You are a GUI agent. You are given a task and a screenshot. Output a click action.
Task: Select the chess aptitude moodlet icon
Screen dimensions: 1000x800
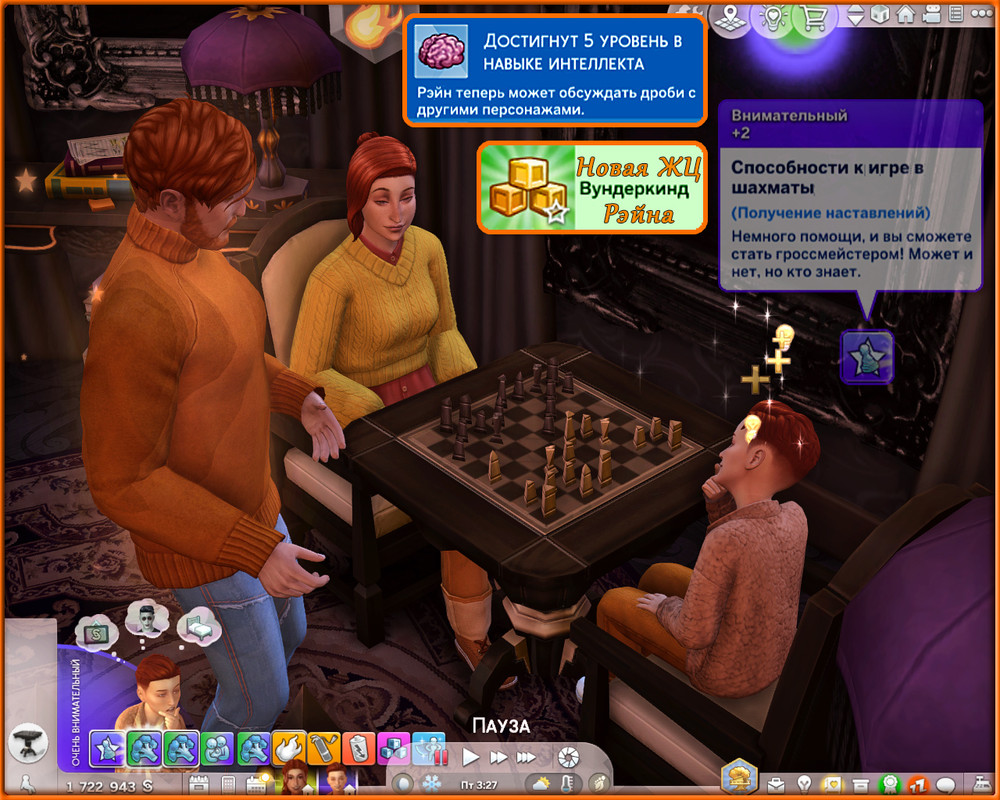[x=866, y=357]
